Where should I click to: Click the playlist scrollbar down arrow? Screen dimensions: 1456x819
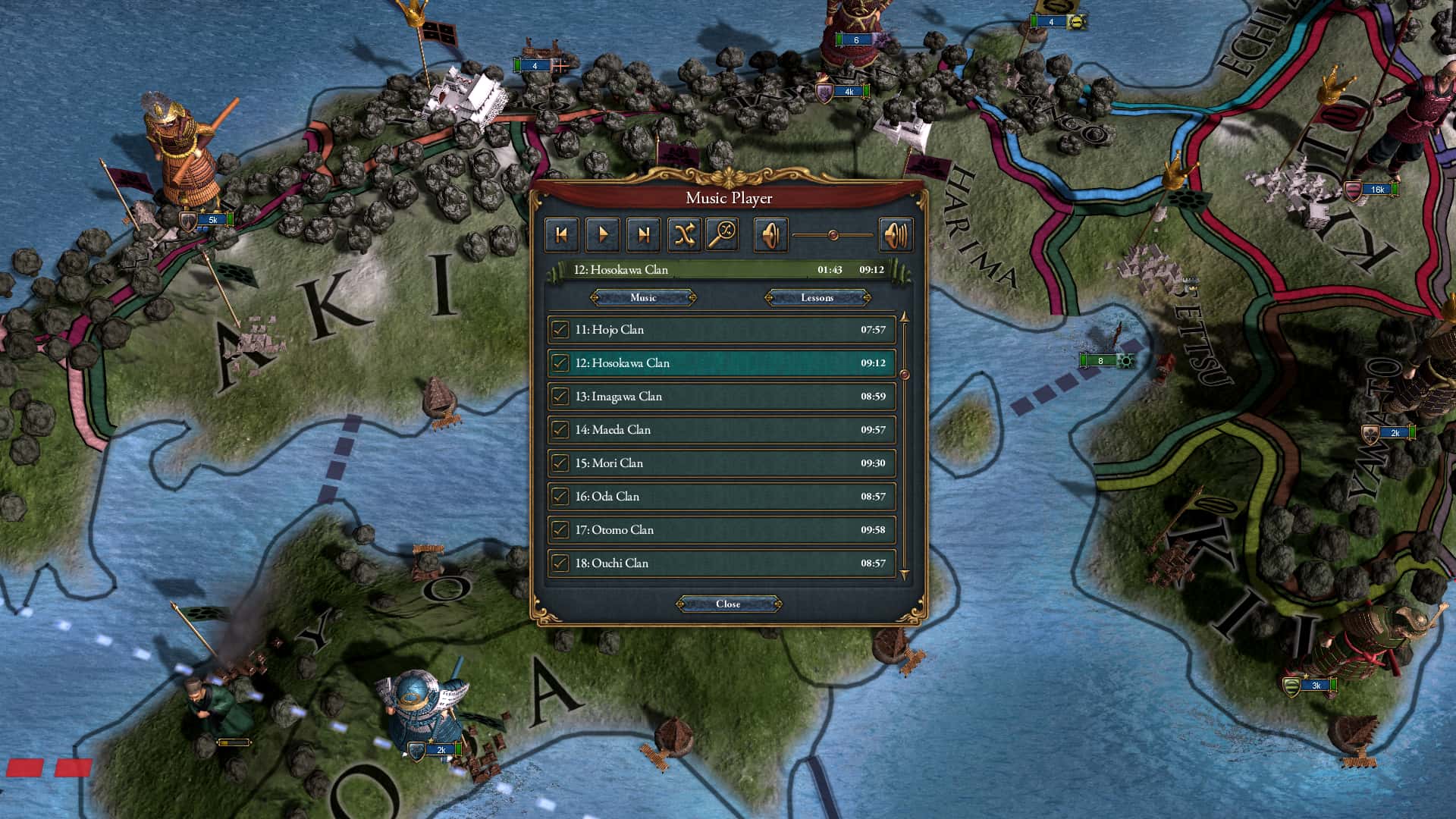[x=905, y=576]
